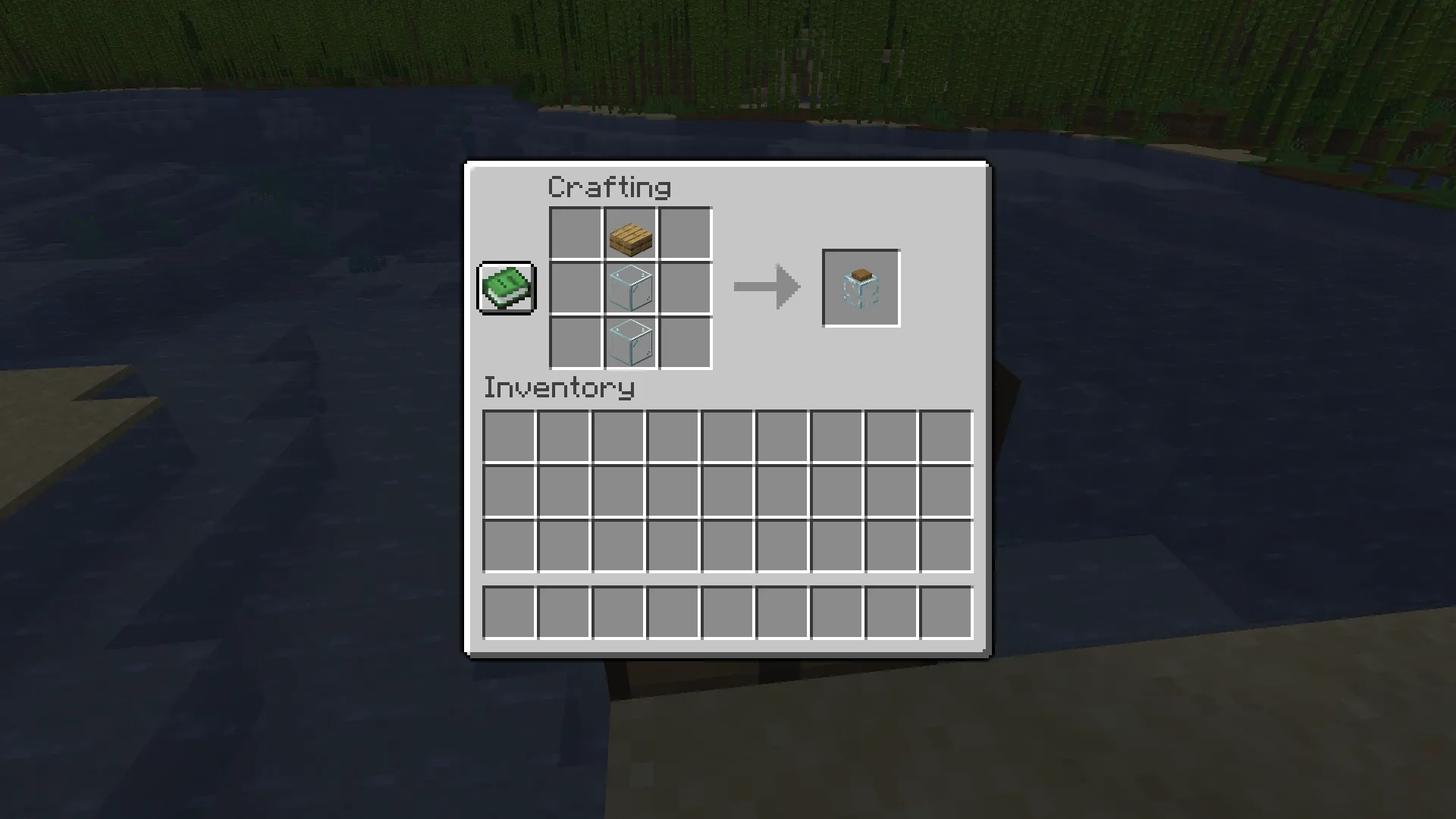Grab the glass block in the bottom crafting row
This screenshot has height=819, width=1456.
coord(630,343)
